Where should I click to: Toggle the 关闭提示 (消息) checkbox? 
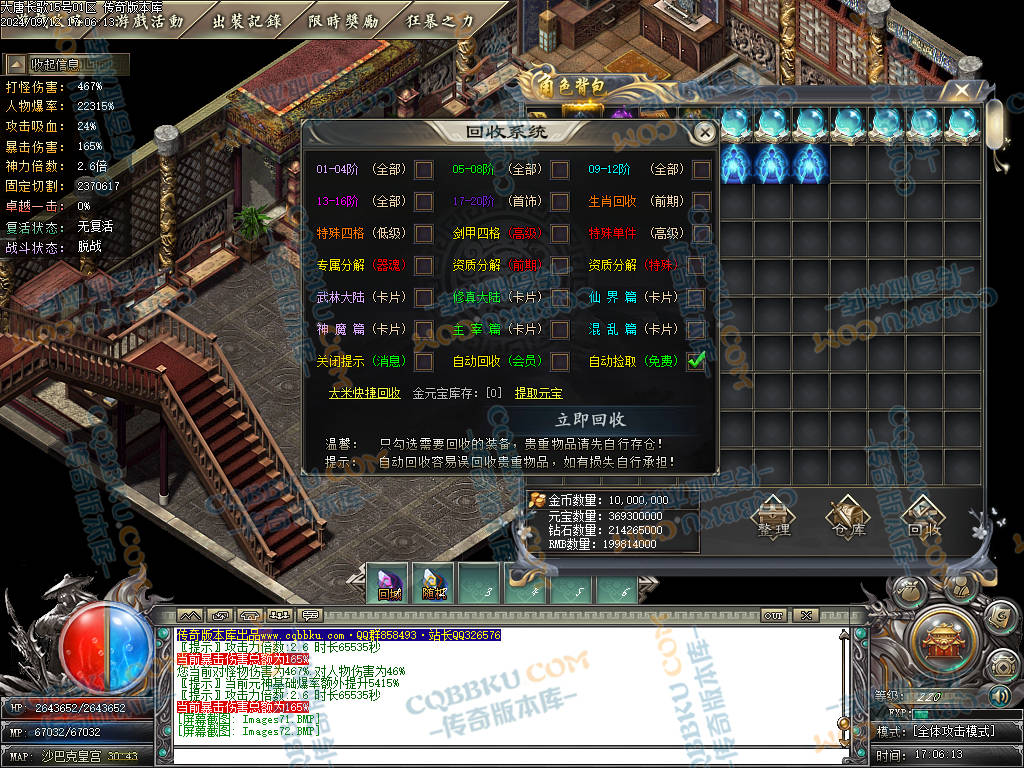click(424, 361)
